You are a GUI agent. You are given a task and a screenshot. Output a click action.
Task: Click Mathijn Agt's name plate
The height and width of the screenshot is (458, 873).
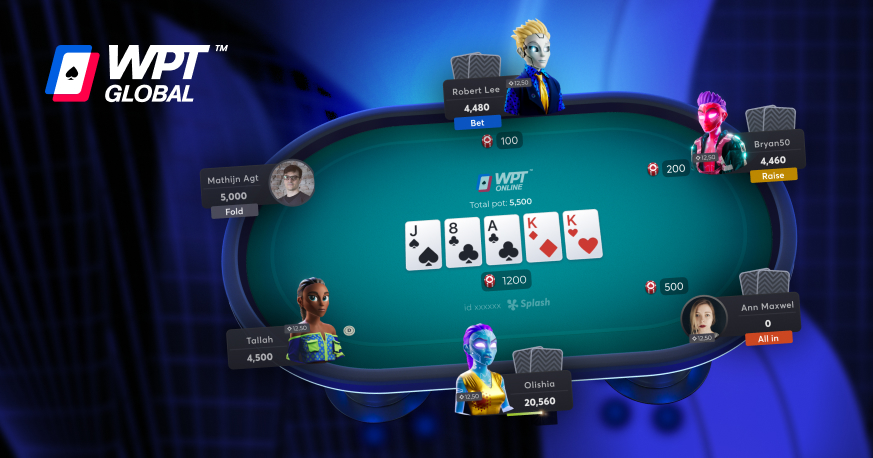tap(235, 188)
